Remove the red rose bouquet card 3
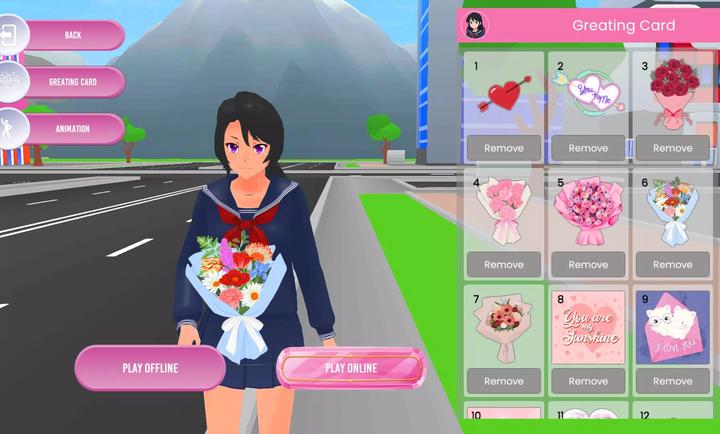 click(x=672, y=148)
